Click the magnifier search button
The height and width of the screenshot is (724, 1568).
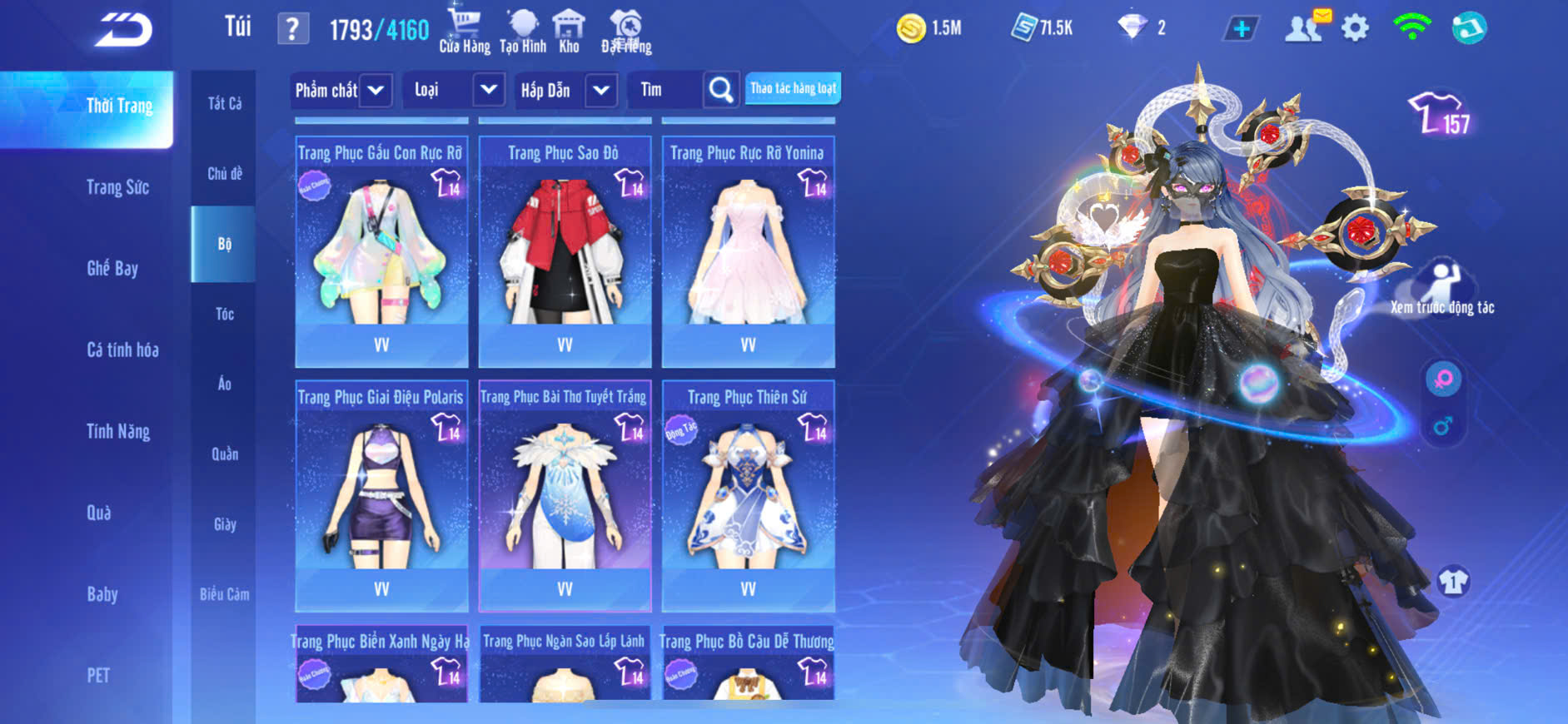(x=721, y=90)
